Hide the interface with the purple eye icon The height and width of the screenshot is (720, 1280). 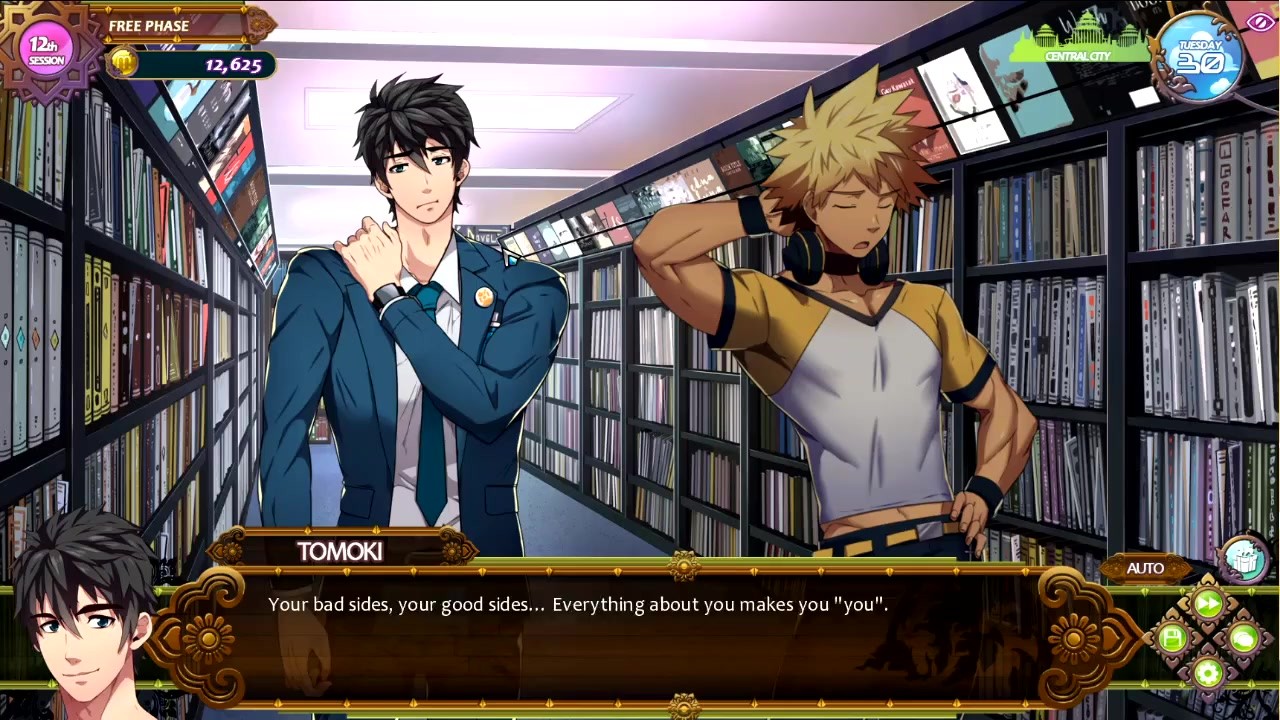1260,22
